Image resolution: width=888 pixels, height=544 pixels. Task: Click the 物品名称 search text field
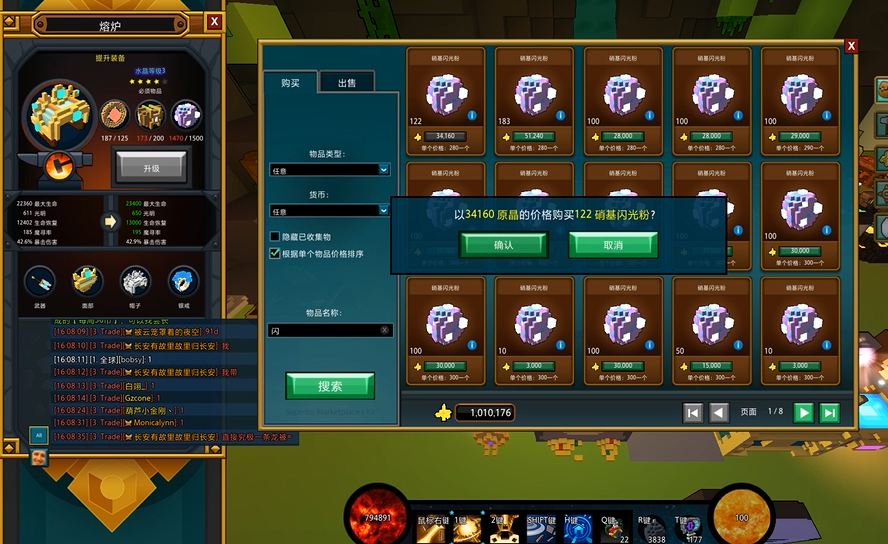click(329, 330)
